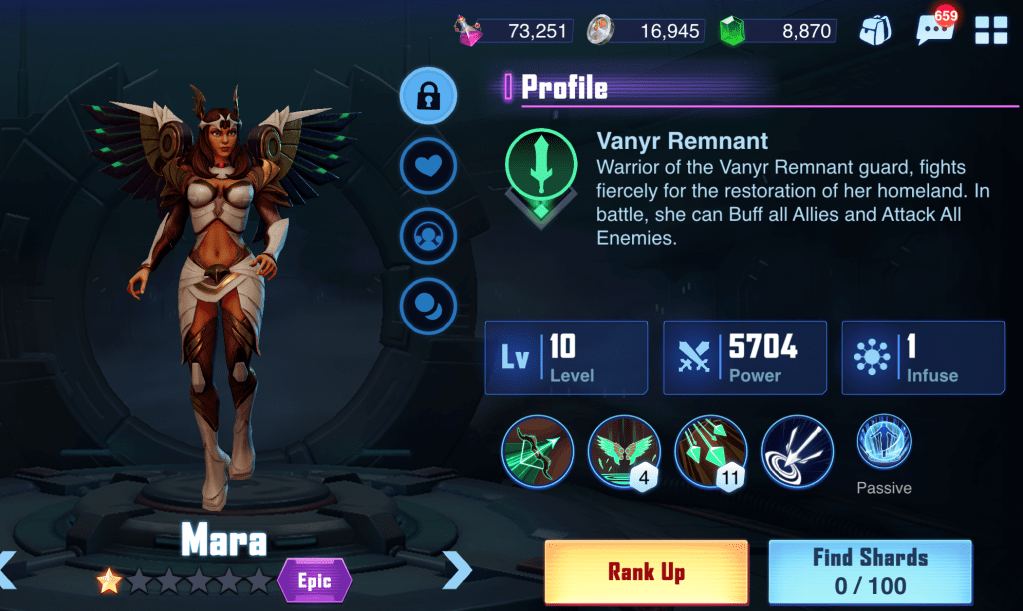Screen dimensions: 1023x611
Task: View the bow and arrow skill
Action: (x=537, y=451)
